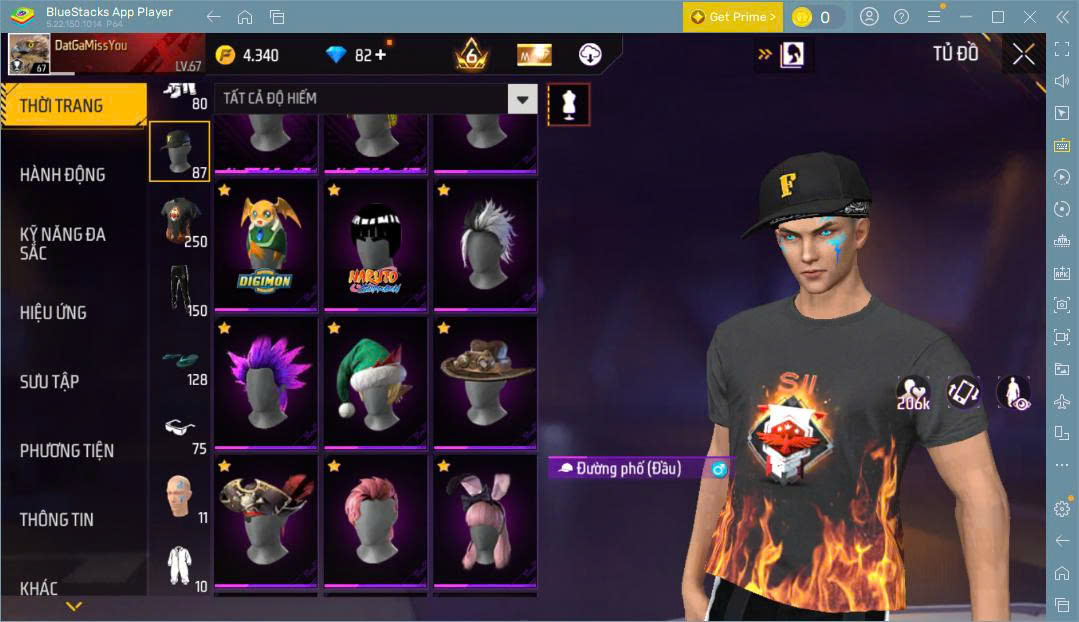Open the pants category icon
The width and height of the screenshot is (1079, 622).
click(x=180, y=290)
